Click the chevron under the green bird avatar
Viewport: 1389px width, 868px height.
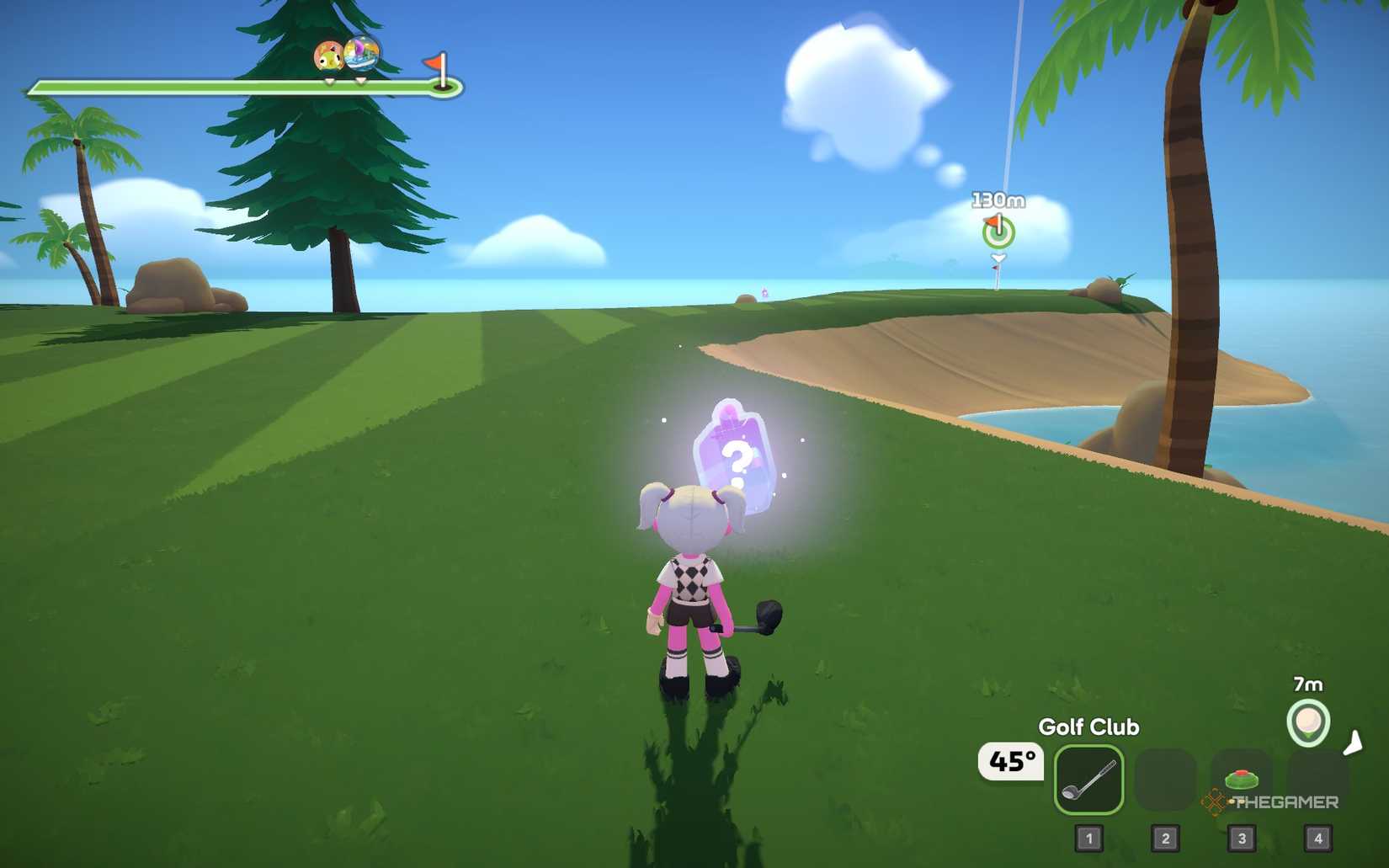329,82
